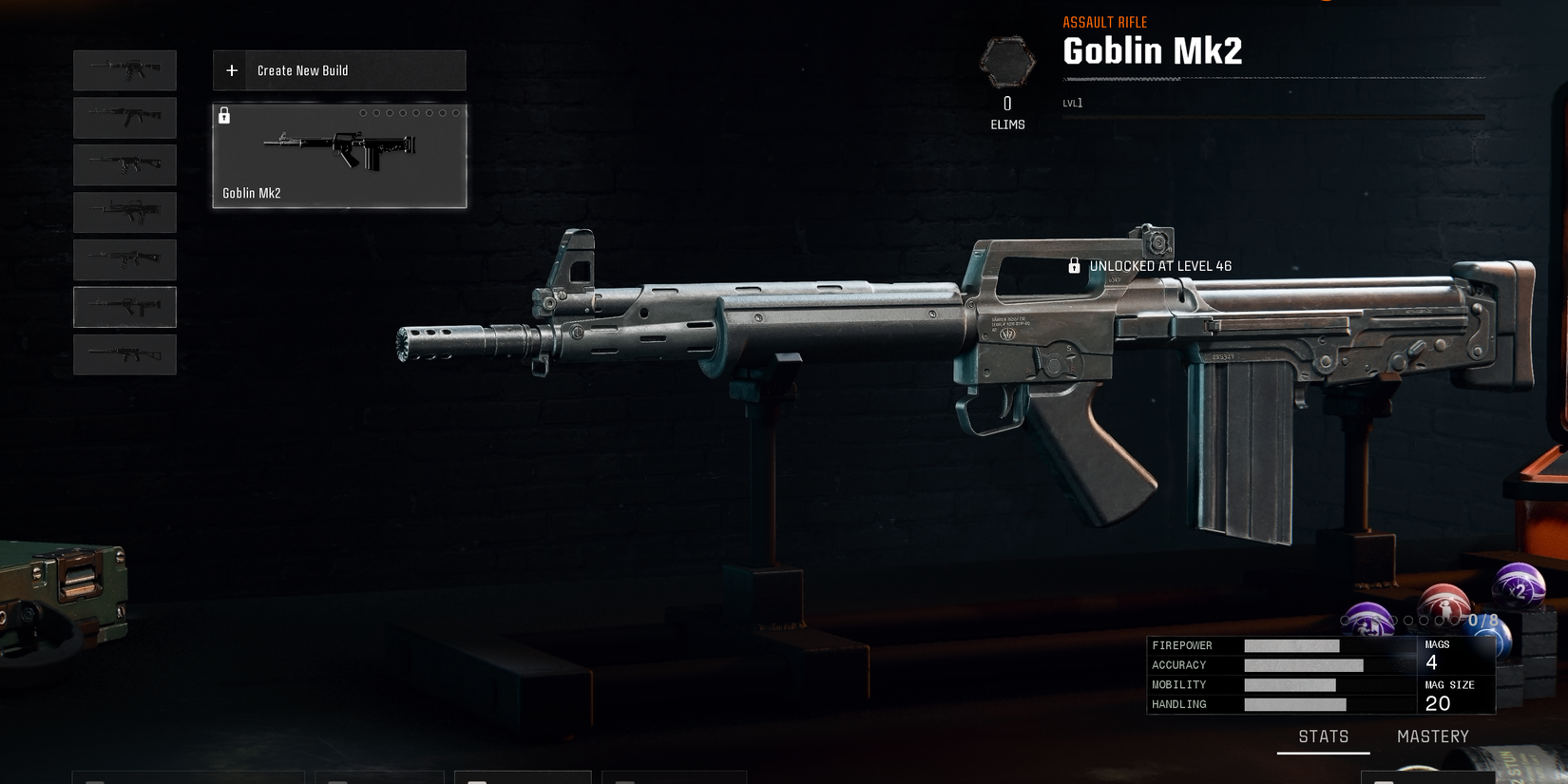The image size is (1568, 784).
Task: Click the lock icon beside UNLOCKED AT LEVEL 46
Action: 1074,266
